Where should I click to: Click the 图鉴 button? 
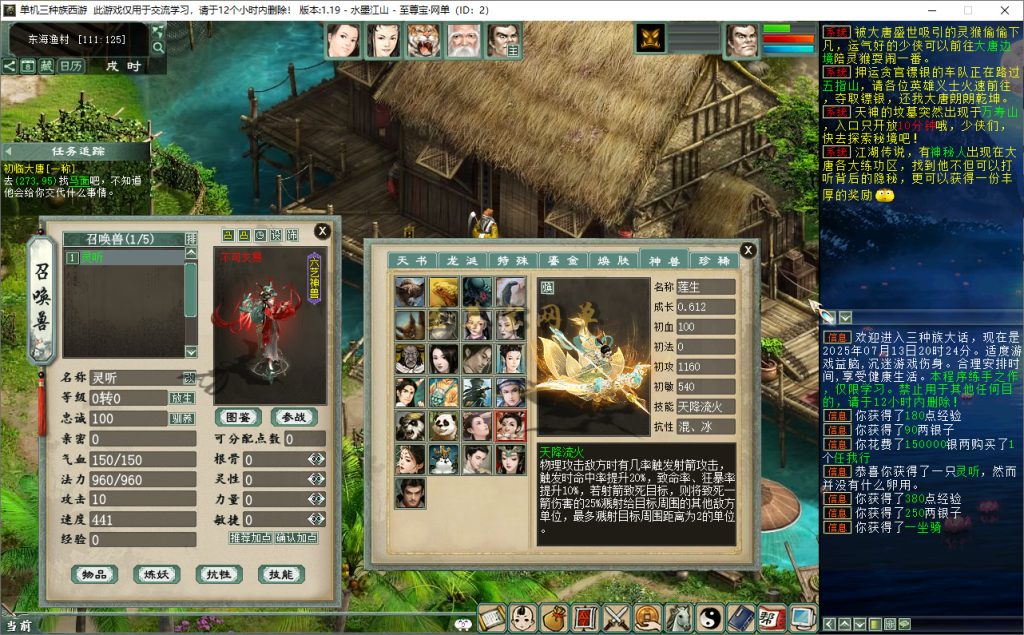238,417
